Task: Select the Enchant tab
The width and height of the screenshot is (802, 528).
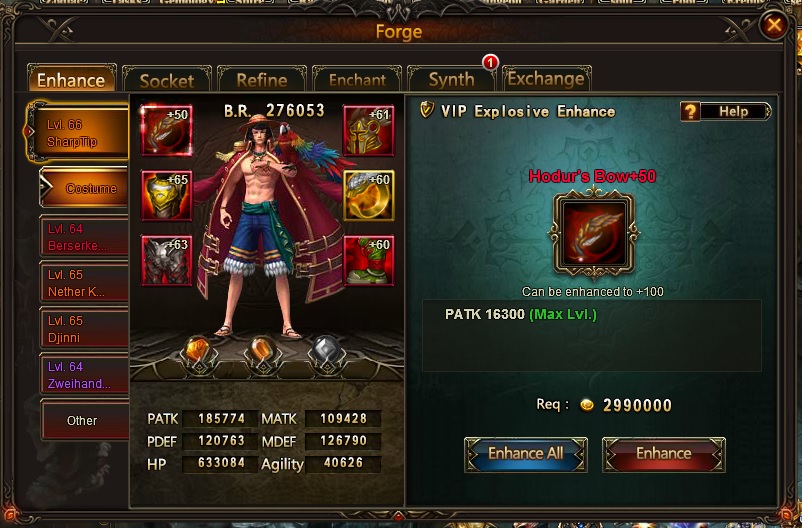Action: point(356,80)
